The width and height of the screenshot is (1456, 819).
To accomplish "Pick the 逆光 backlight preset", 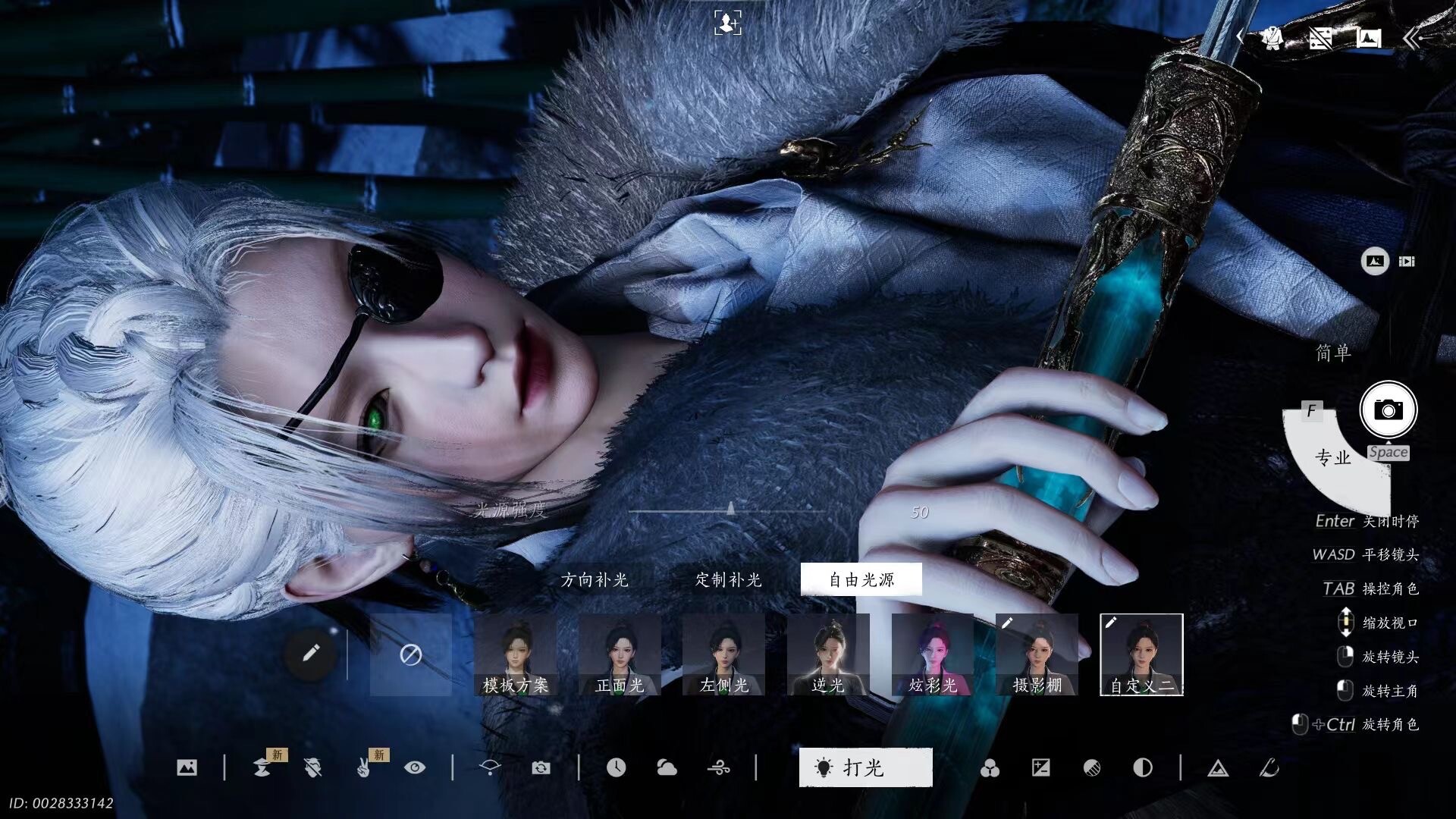I will [x=828, y=655].
